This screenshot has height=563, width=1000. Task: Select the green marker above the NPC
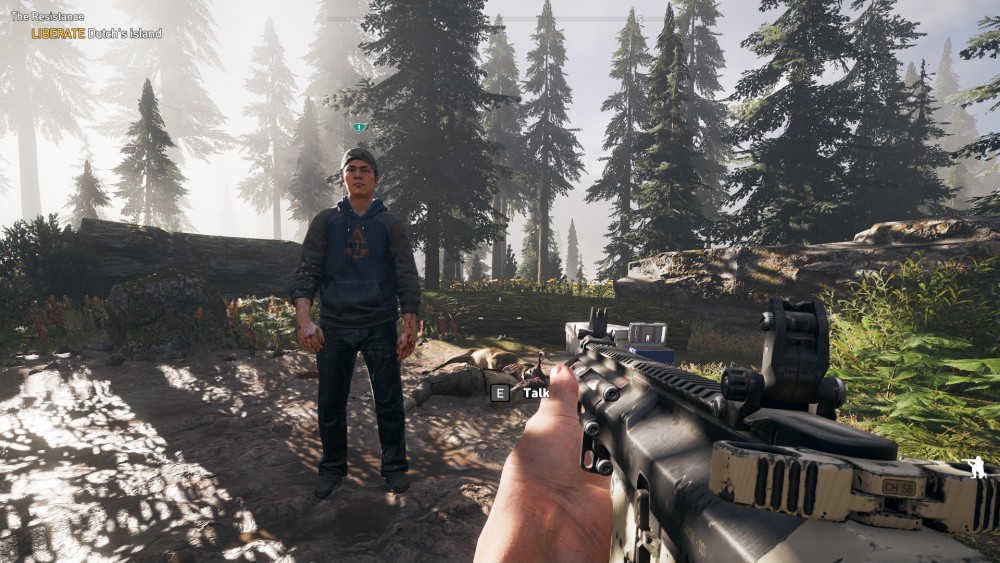pyautogui.click(x=359, y=128)
